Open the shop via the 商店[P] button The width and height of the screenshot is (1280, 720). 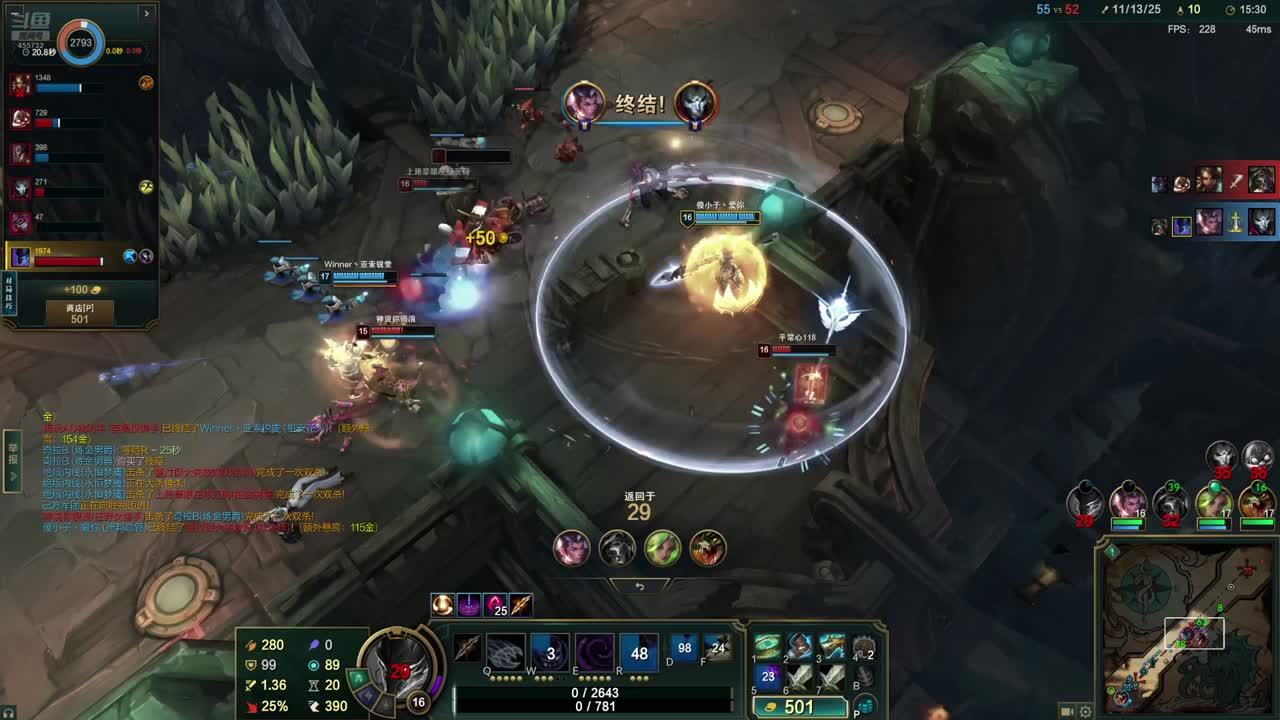coord(79,313)
